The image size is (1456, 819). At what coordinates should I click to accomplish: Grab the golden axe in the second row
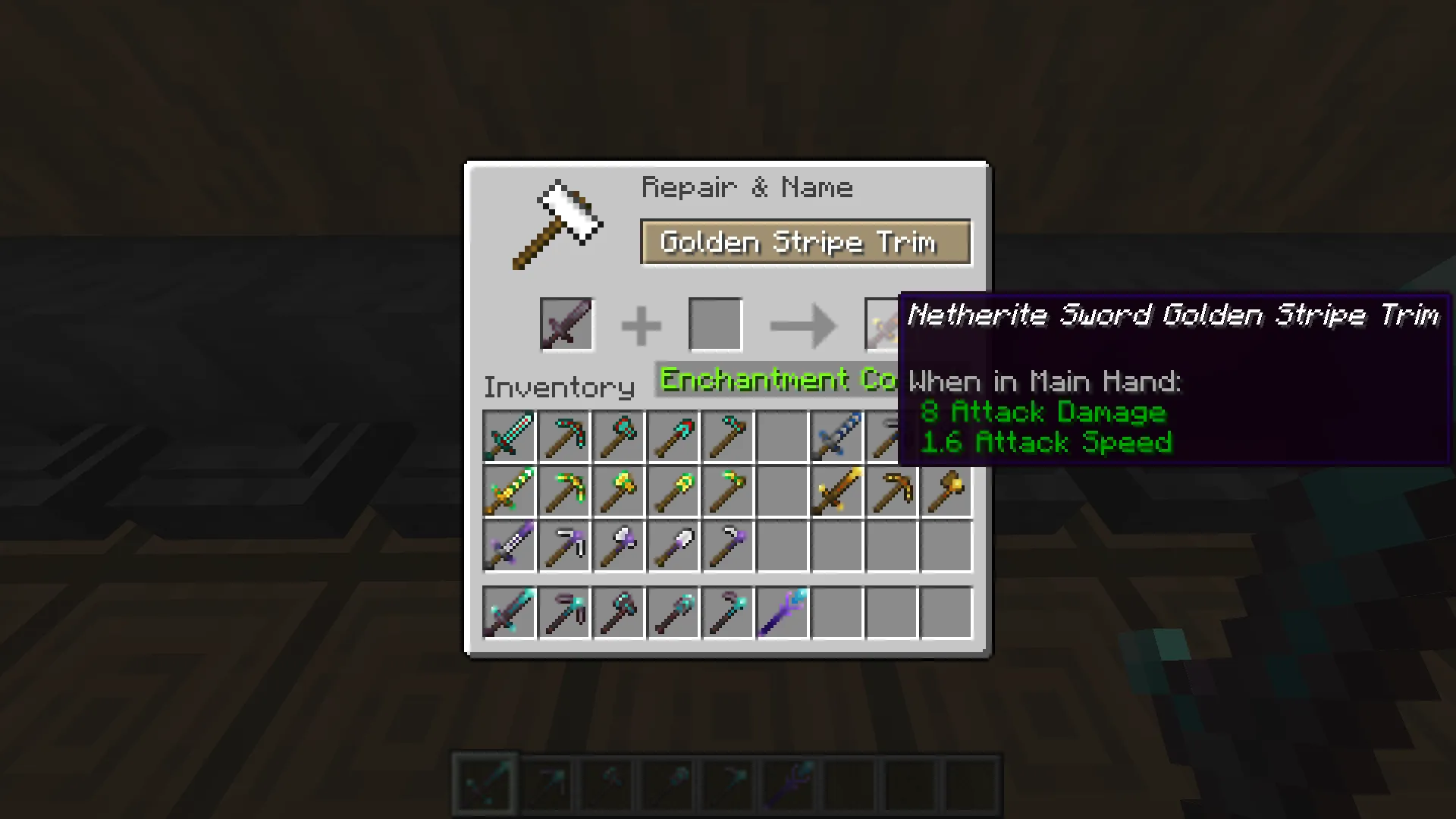point(945,491)
